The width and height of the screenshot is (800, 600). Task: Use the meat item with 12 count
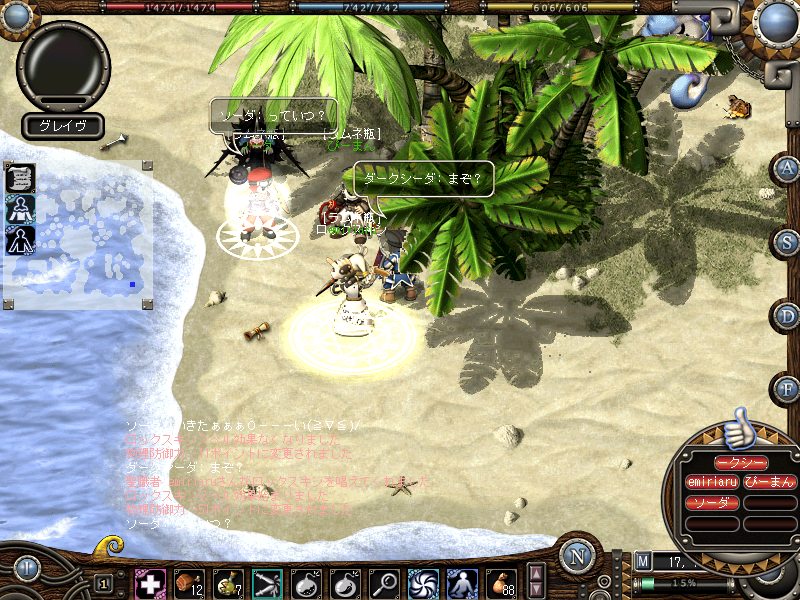(x=189, y=582)
